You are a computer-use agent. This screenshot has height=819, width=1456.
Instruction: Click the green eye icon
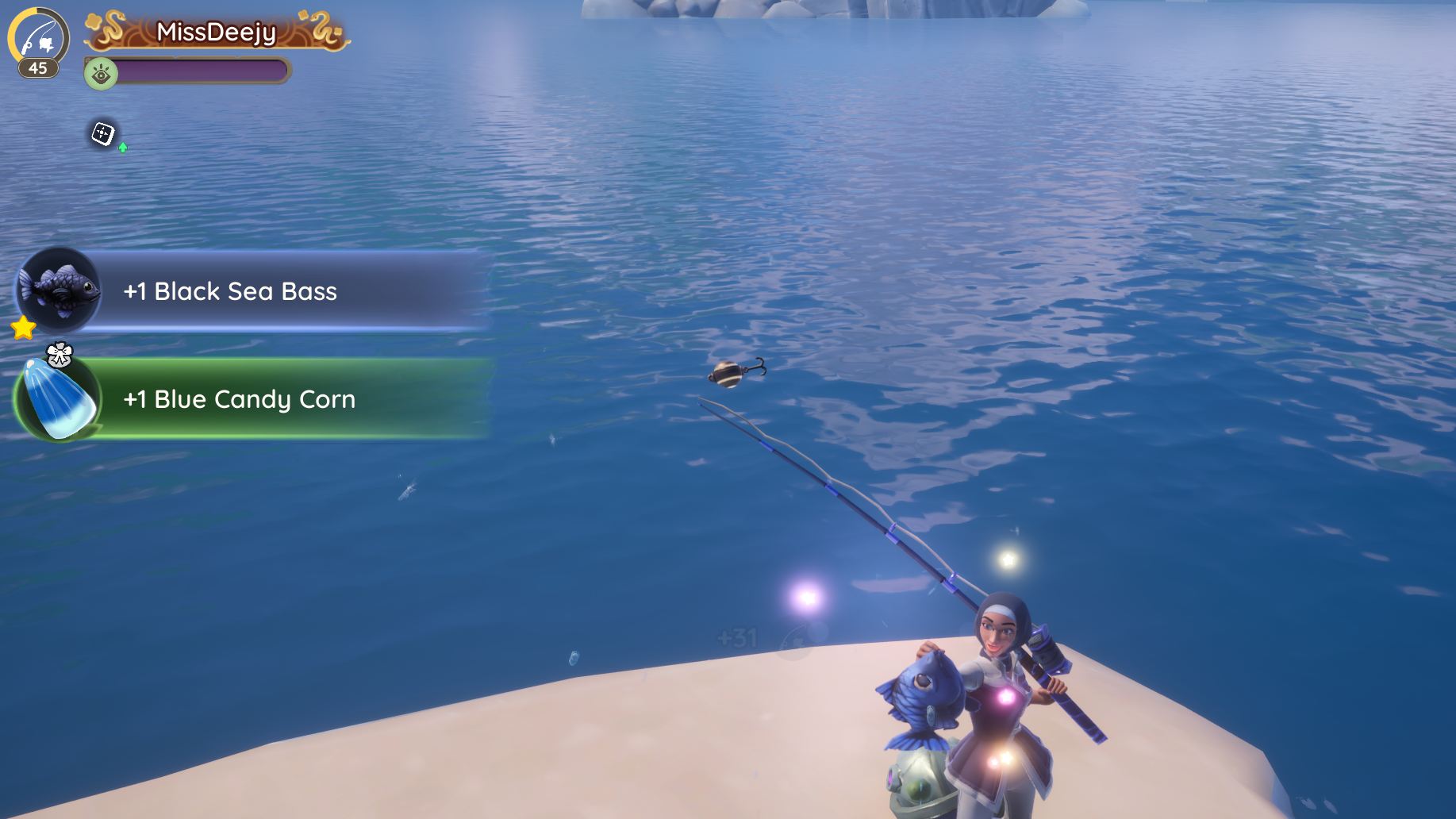101,75
